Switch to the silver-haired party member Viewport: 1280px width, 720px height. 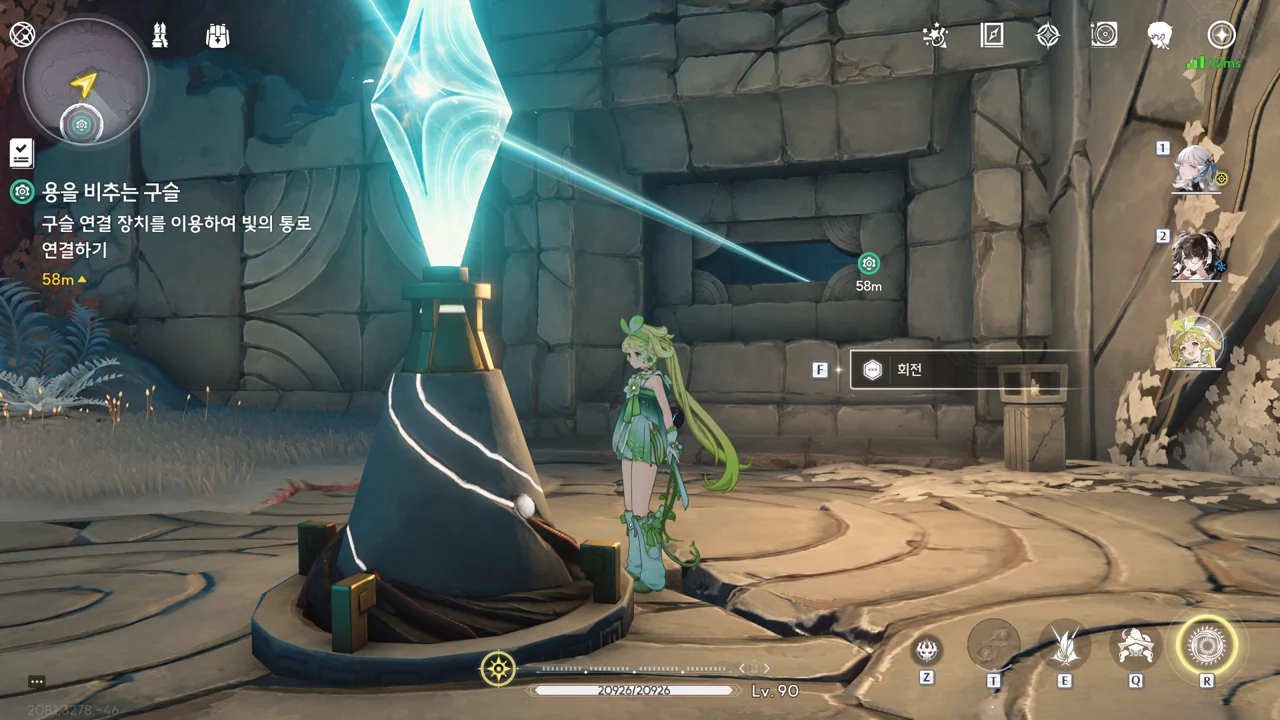pyautogui.click(x=1196, y=169)
